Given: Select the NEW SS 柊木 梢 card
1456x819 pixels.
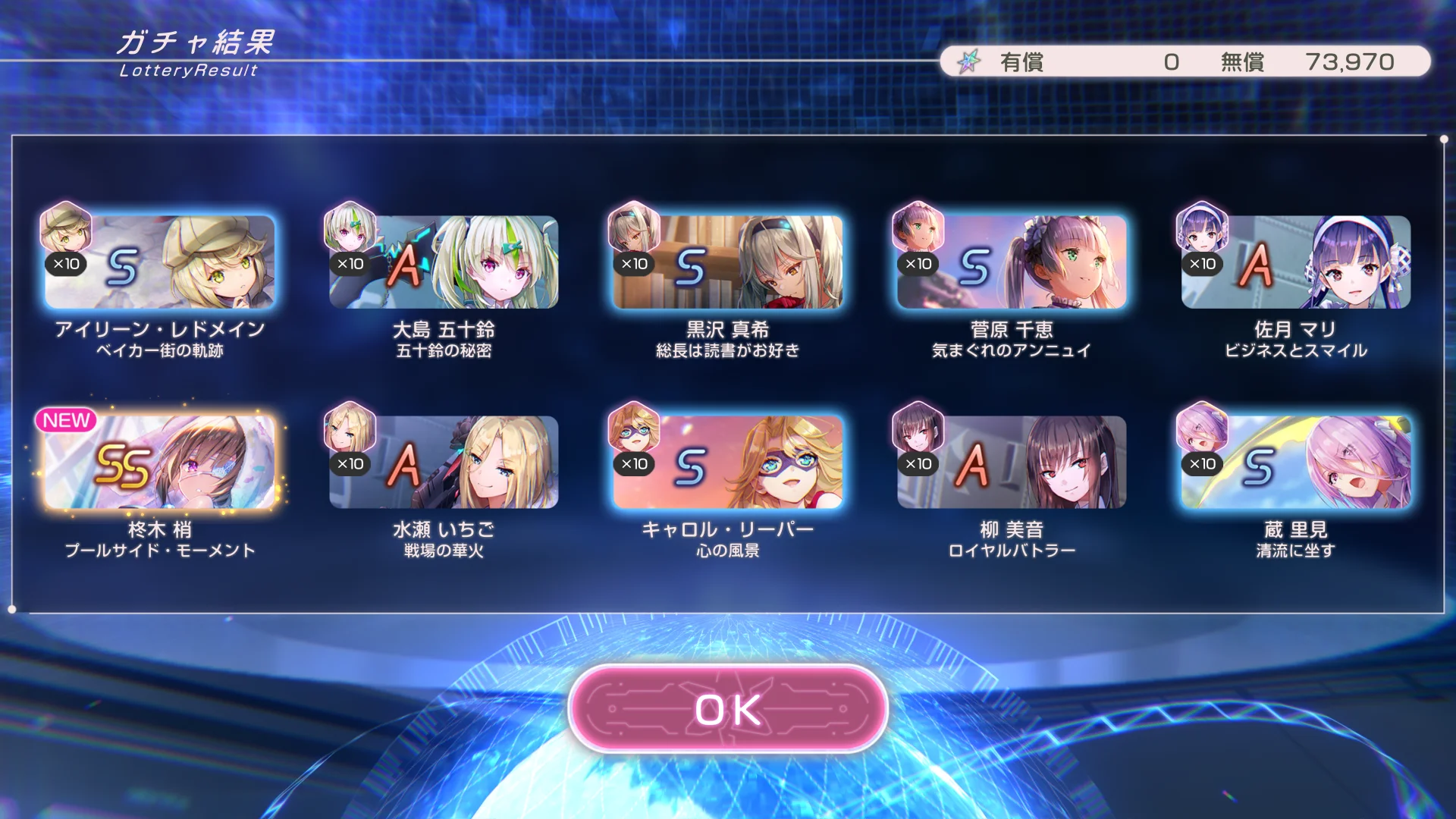Looking at the screenshot, I should (159, 463).
